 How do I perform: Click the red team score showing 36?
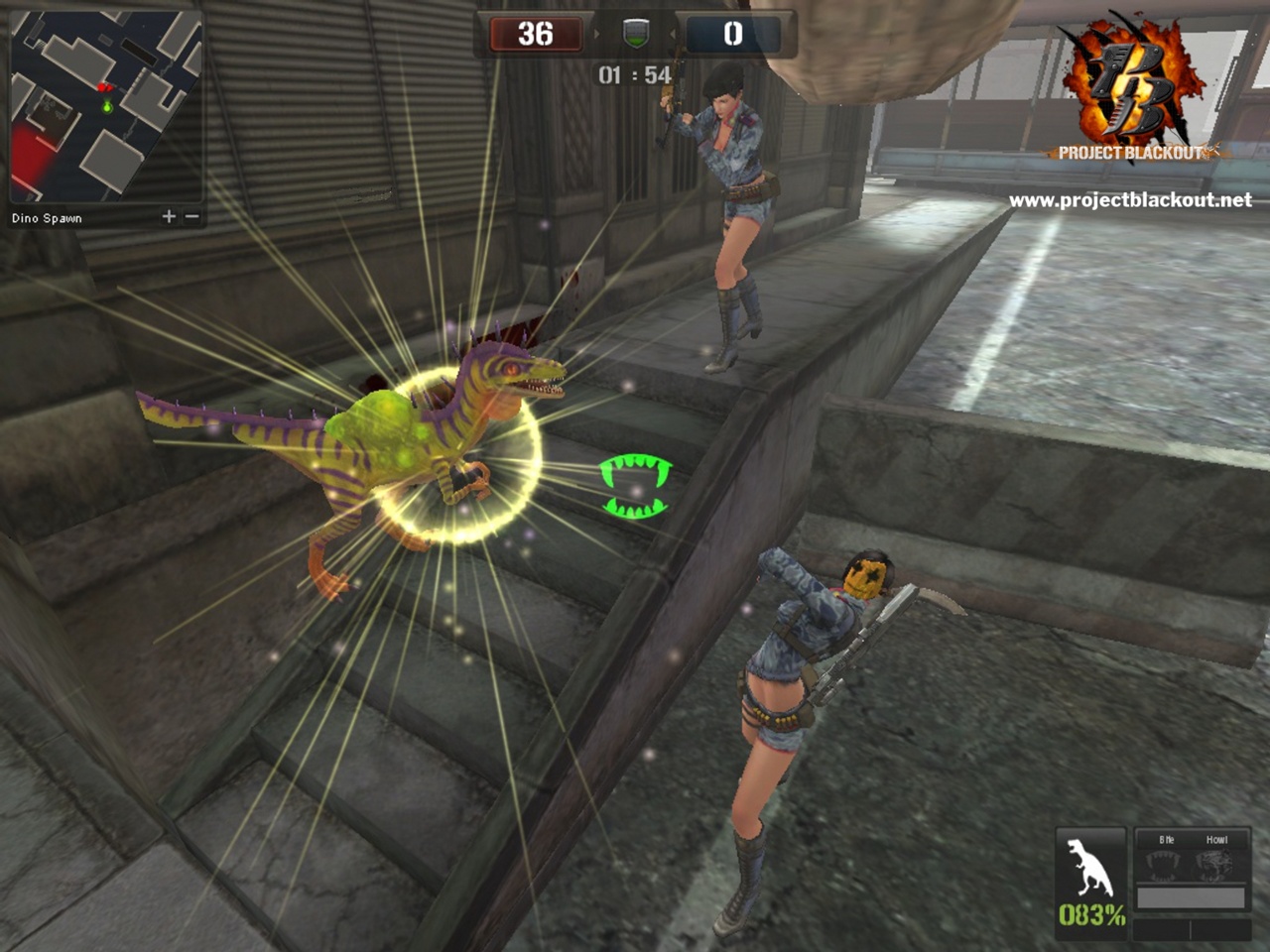[x=535, y=34]
